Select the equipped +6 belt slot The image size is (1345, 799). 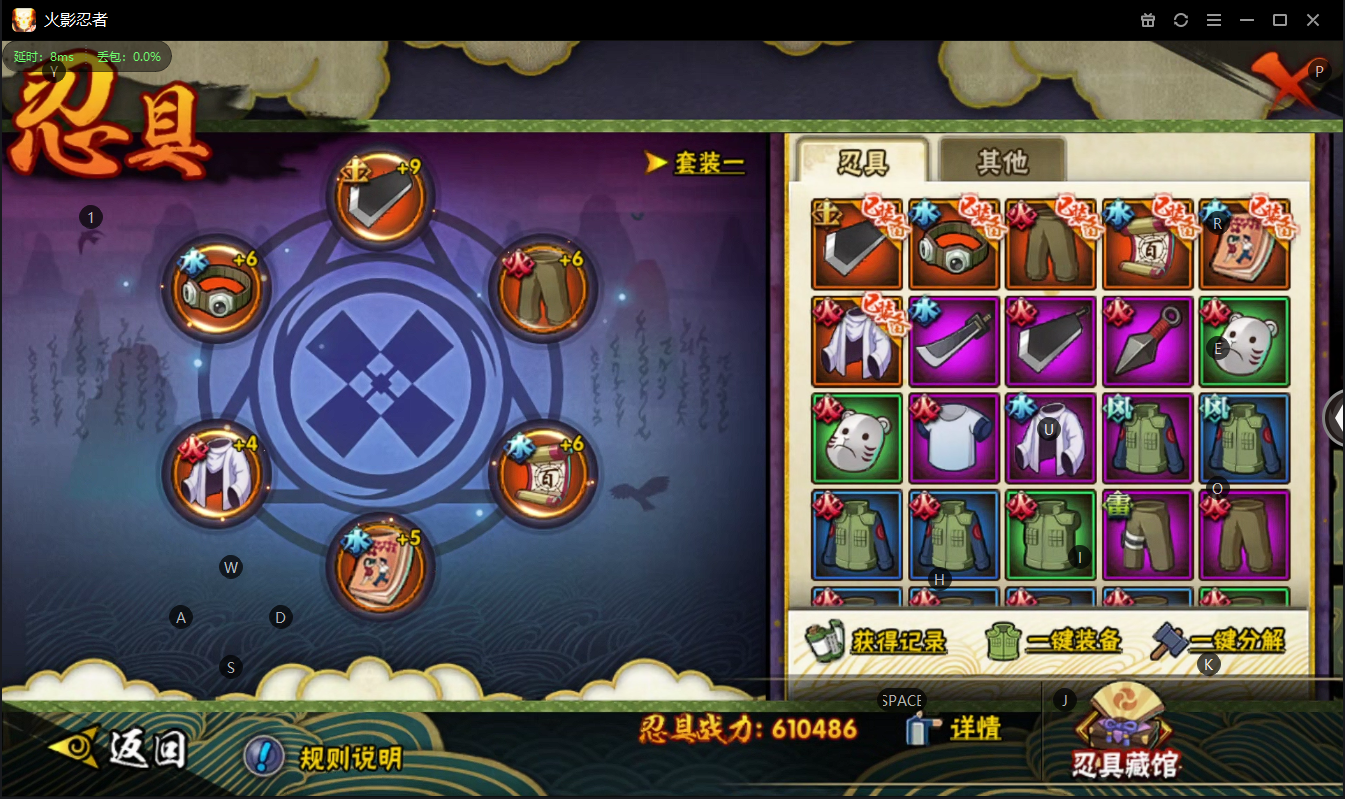217,288
